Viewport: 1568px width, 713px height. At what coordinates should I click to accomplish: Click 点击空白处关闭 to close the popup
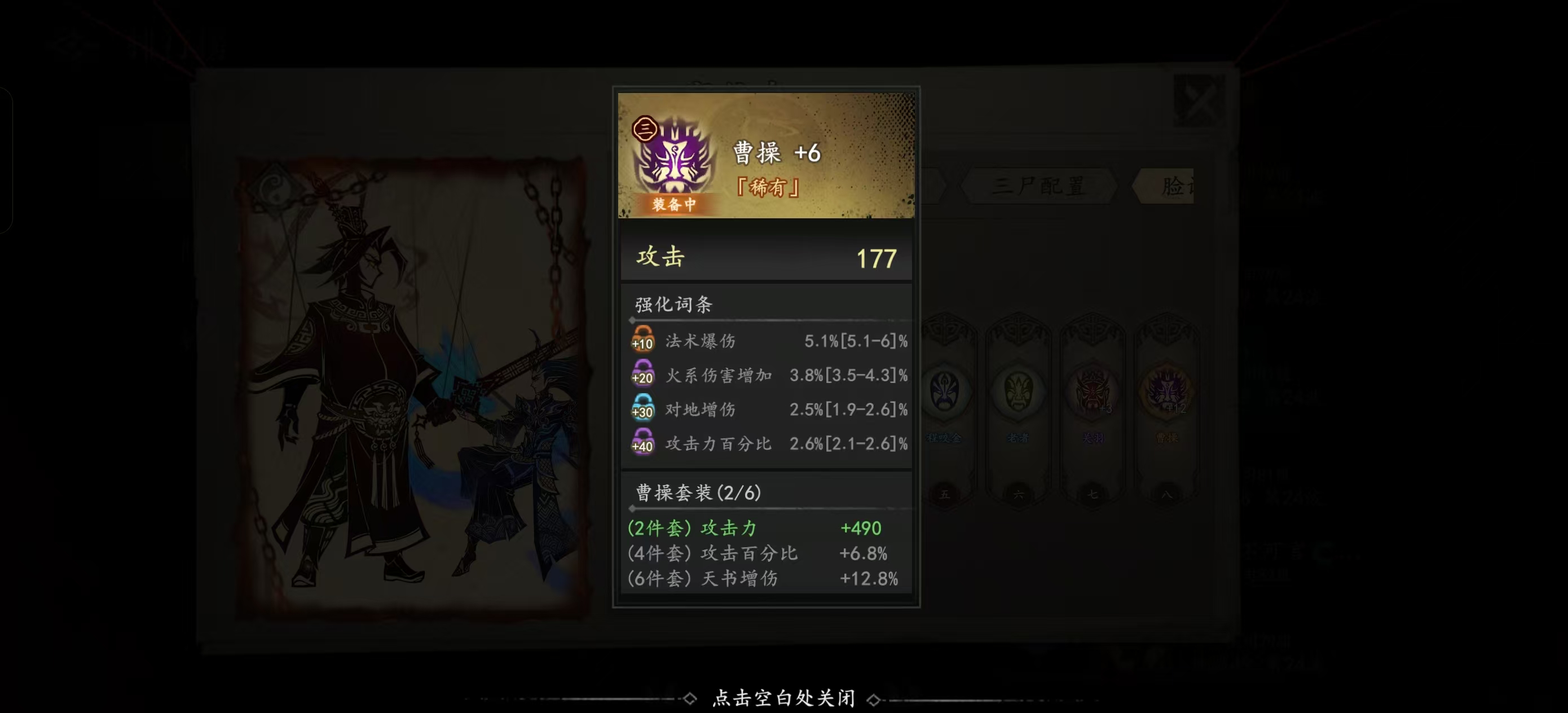point(783,698)
